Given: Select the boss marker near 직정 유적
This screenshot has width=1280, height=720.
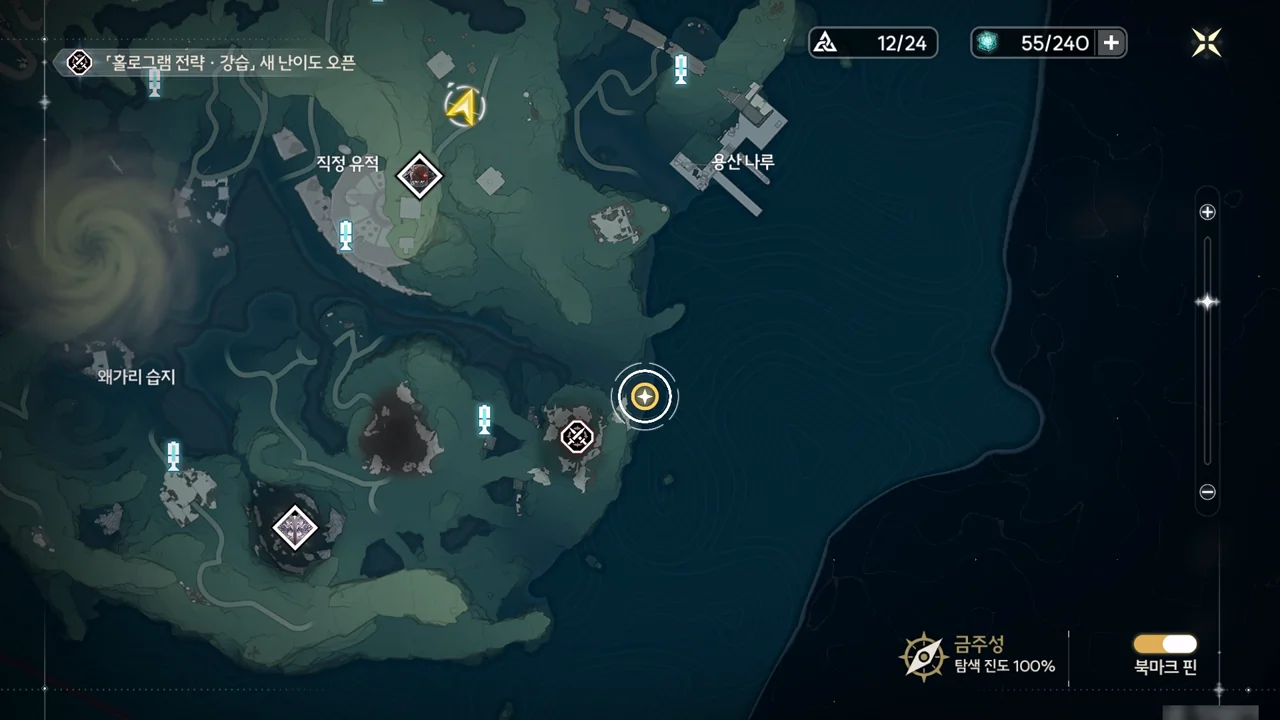Looking at the screenshot, I should pos(419,177).
